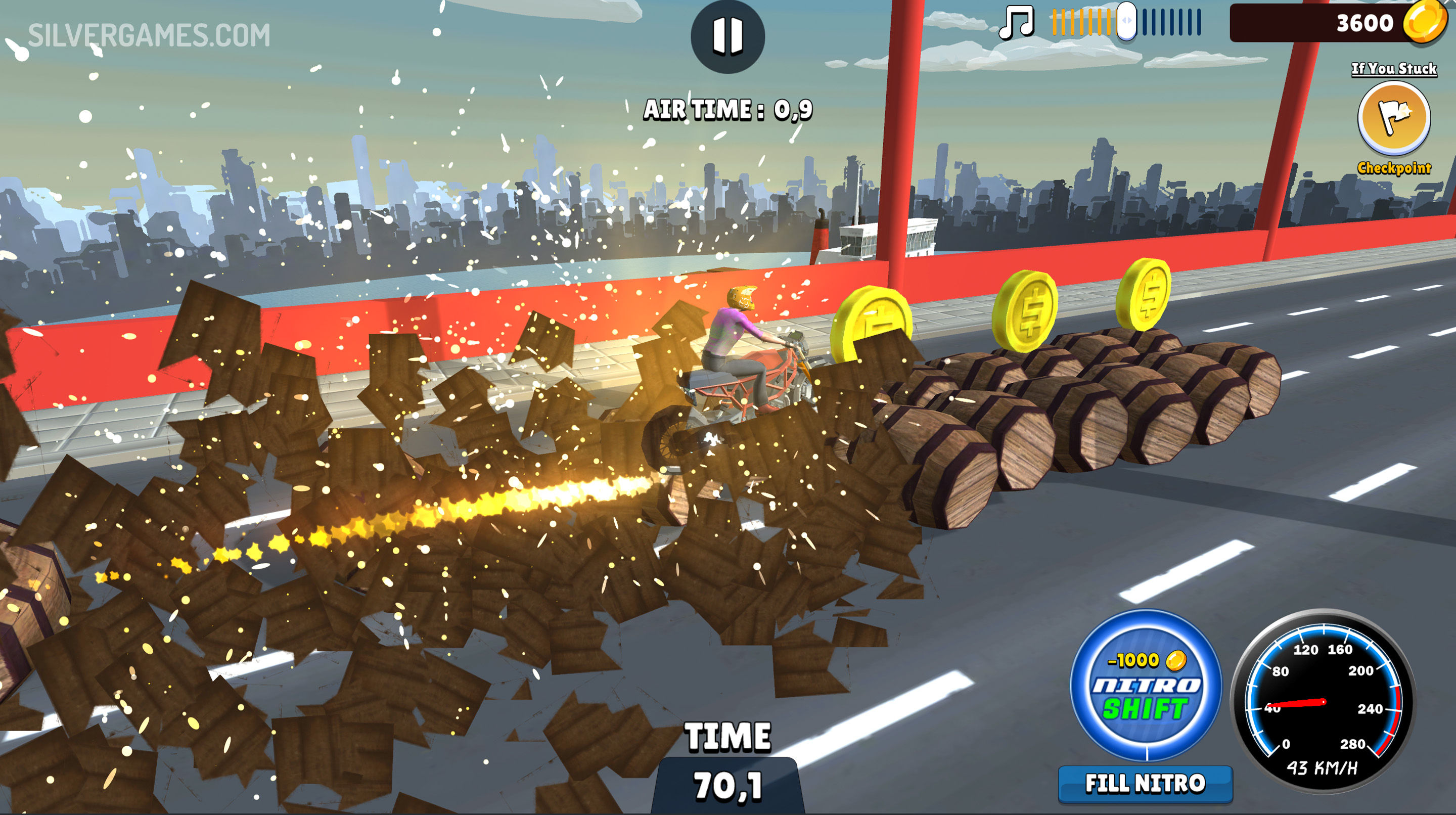
Task: Pause the game
Action: (727, 36)
